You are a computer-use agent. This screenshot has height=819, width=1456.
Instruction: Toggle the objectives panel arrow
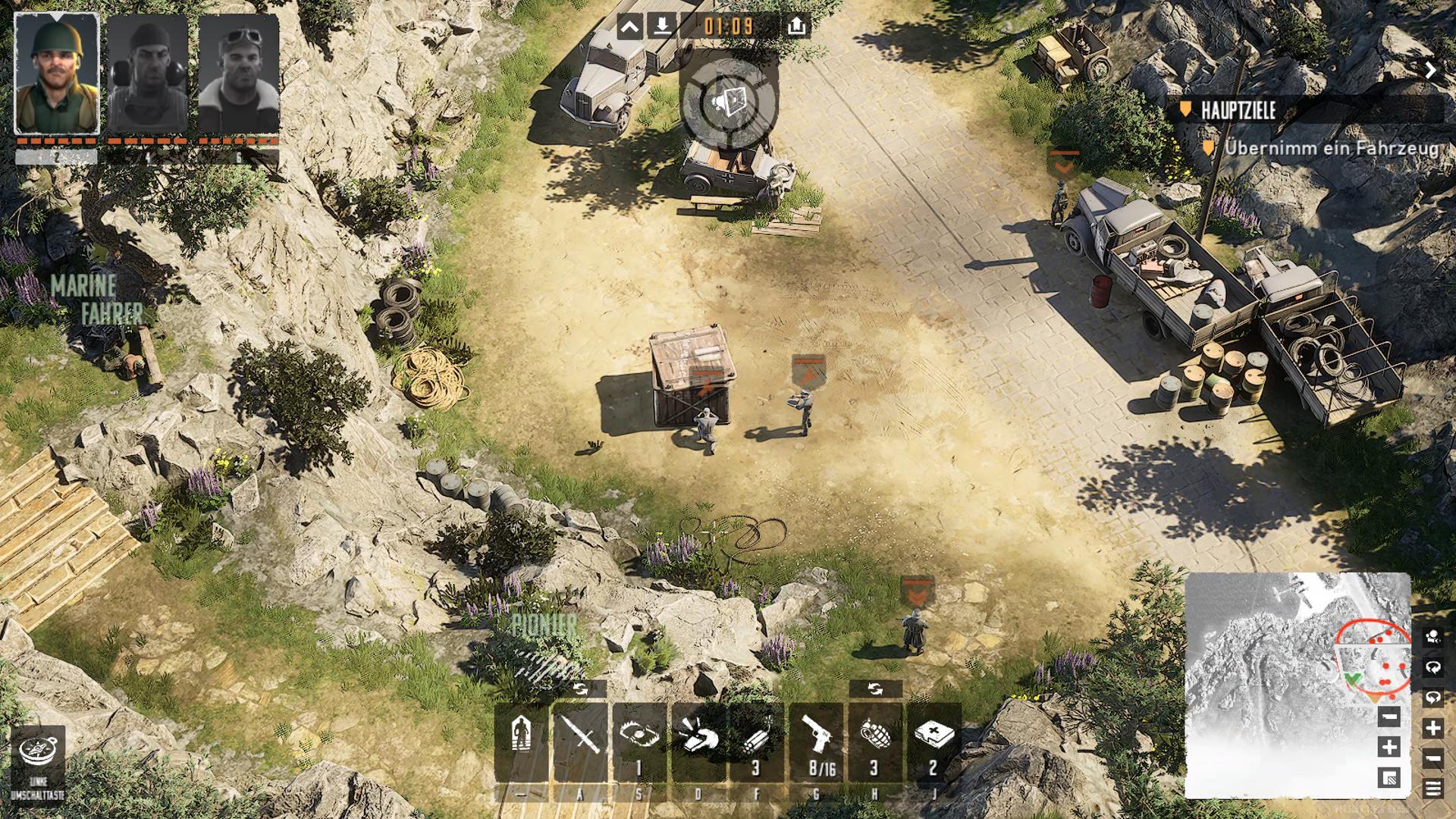coord(1430,71)
